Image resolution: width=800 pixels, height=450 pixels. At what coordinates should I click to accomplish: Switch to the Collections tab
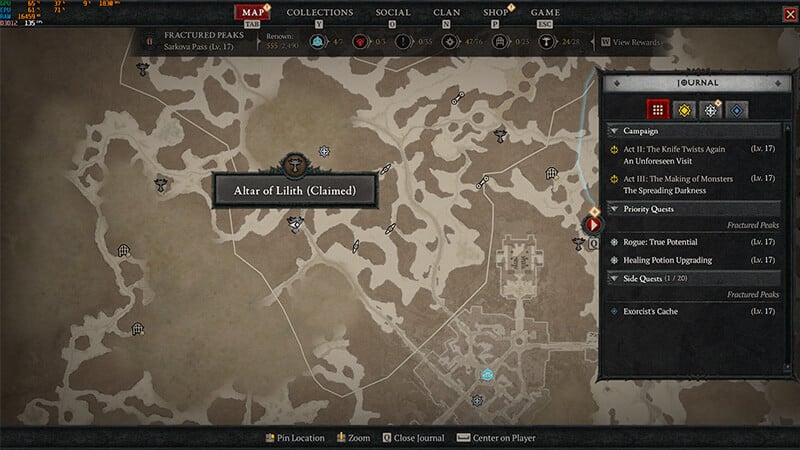[319, 13]
